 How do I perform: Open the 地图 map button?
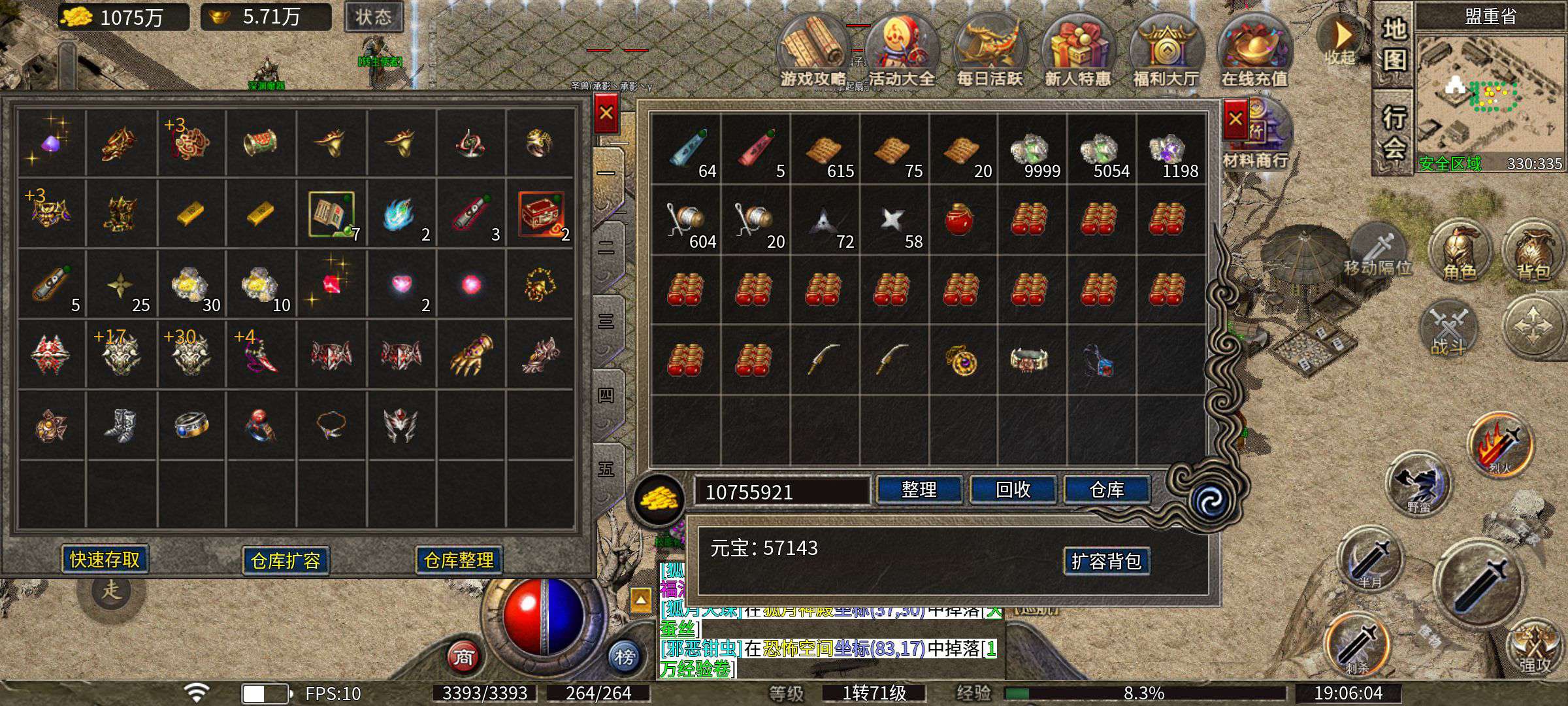(1394, 44)
